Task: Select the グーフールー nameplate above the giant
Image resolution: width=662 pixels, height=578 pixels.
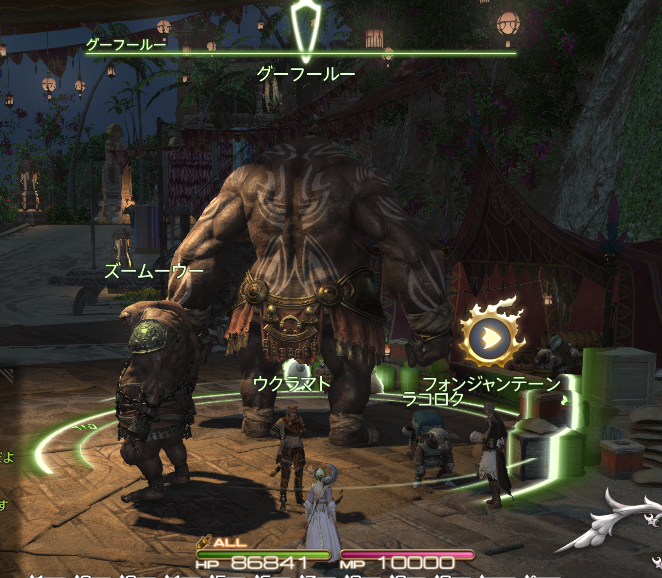Action: (306, 73)
